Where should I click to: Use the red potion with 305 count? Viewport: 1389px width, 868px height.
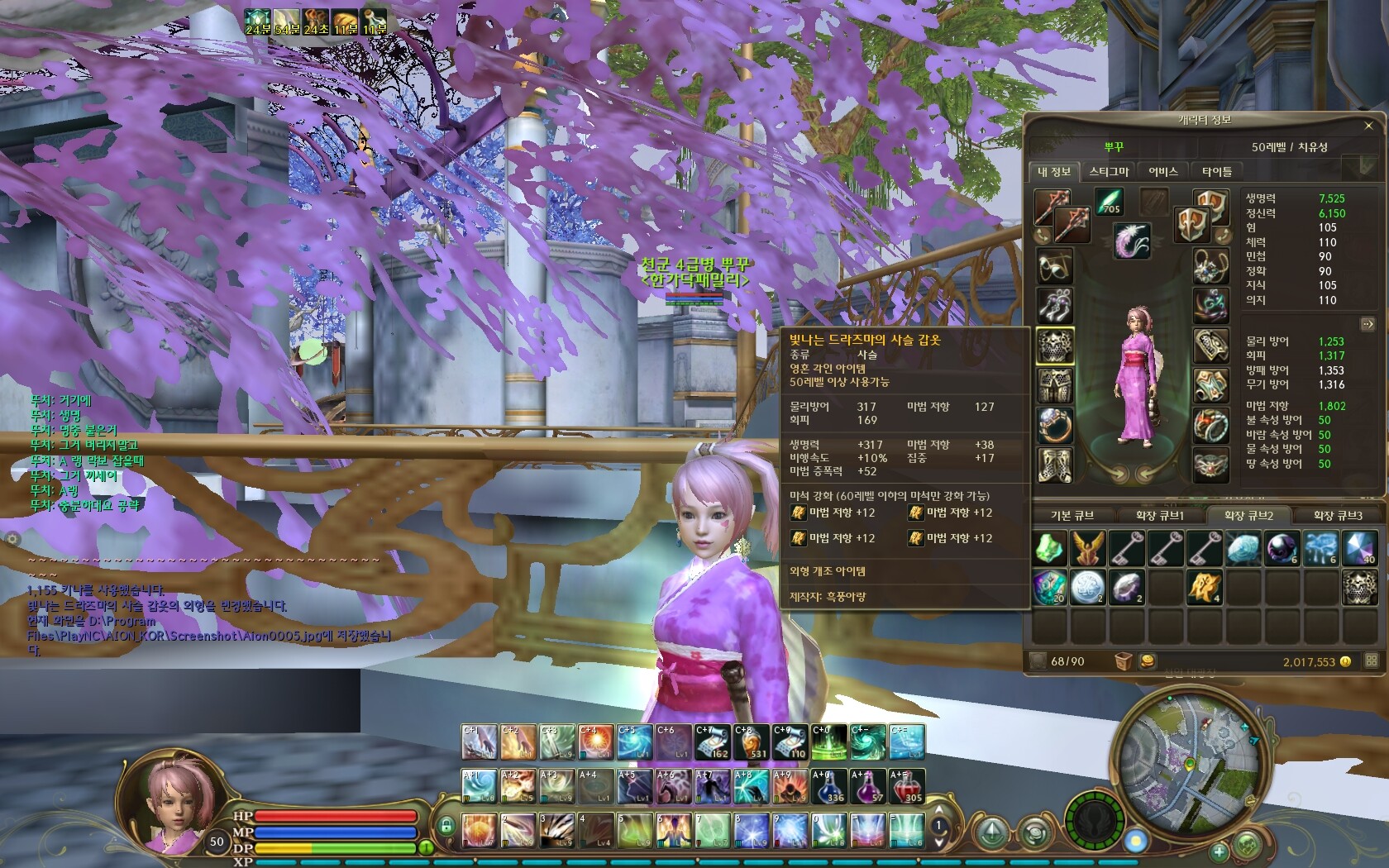905,786
